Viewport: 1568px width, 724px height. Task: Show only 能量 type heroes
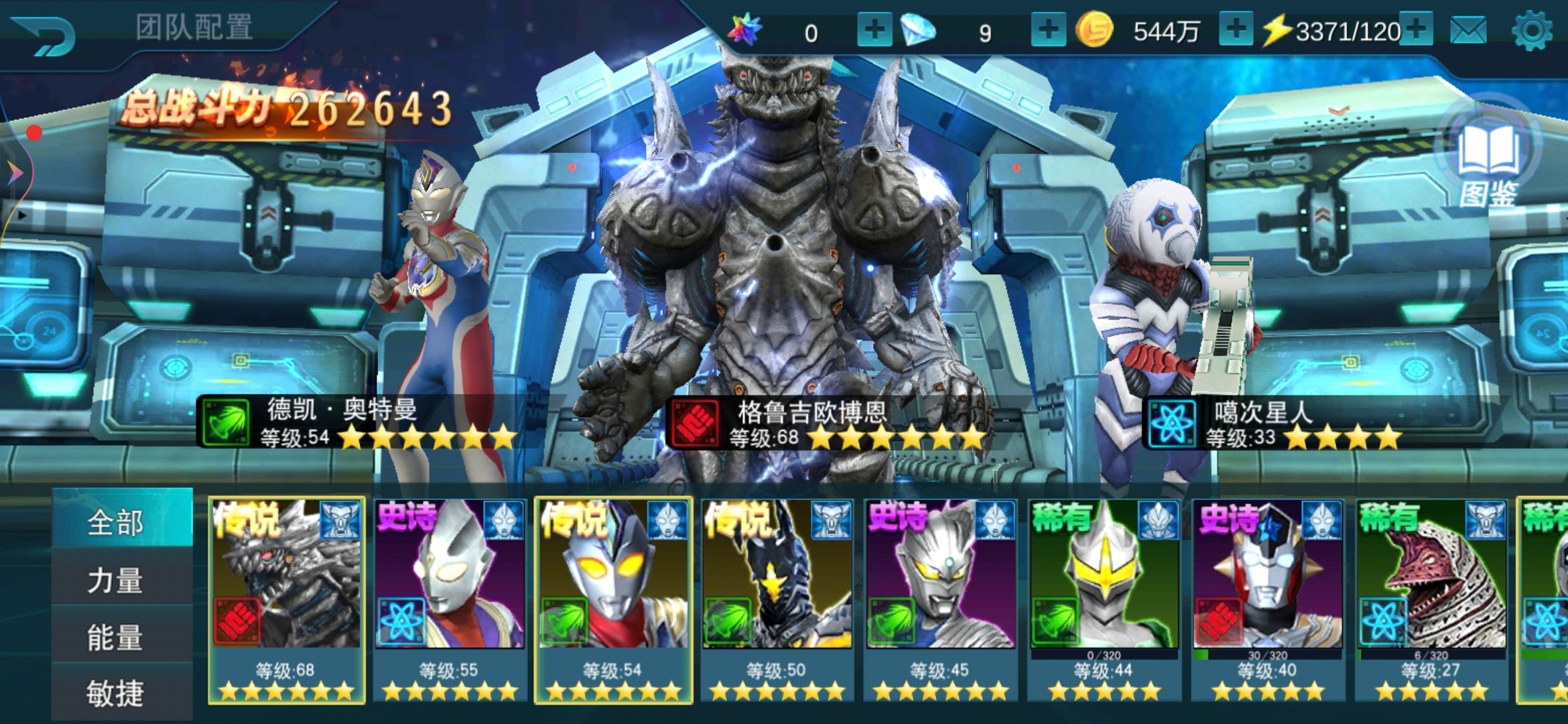[x=115, y=637]
